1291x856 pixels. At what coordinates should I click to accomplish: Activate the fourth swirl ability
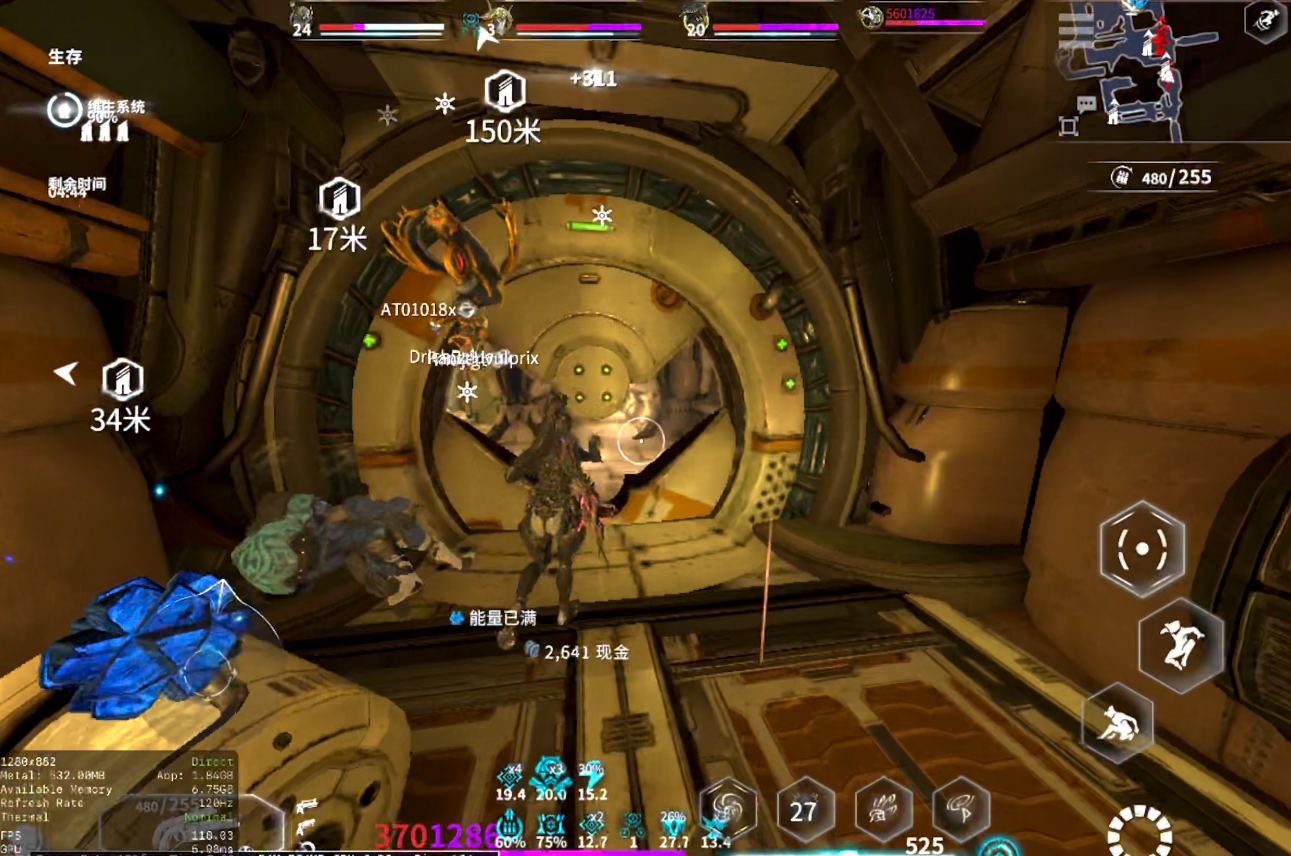click(961, 810)
